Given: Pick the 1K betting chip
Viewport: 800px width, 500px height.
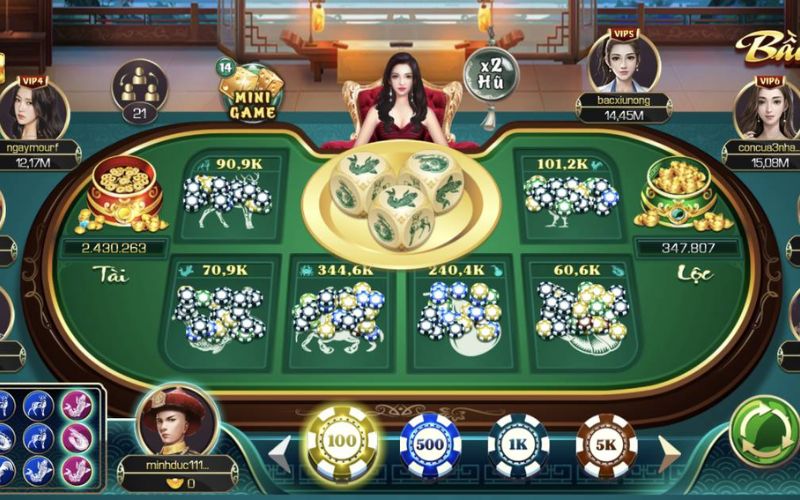Looking at the screenshot, I should pos(518,444).
